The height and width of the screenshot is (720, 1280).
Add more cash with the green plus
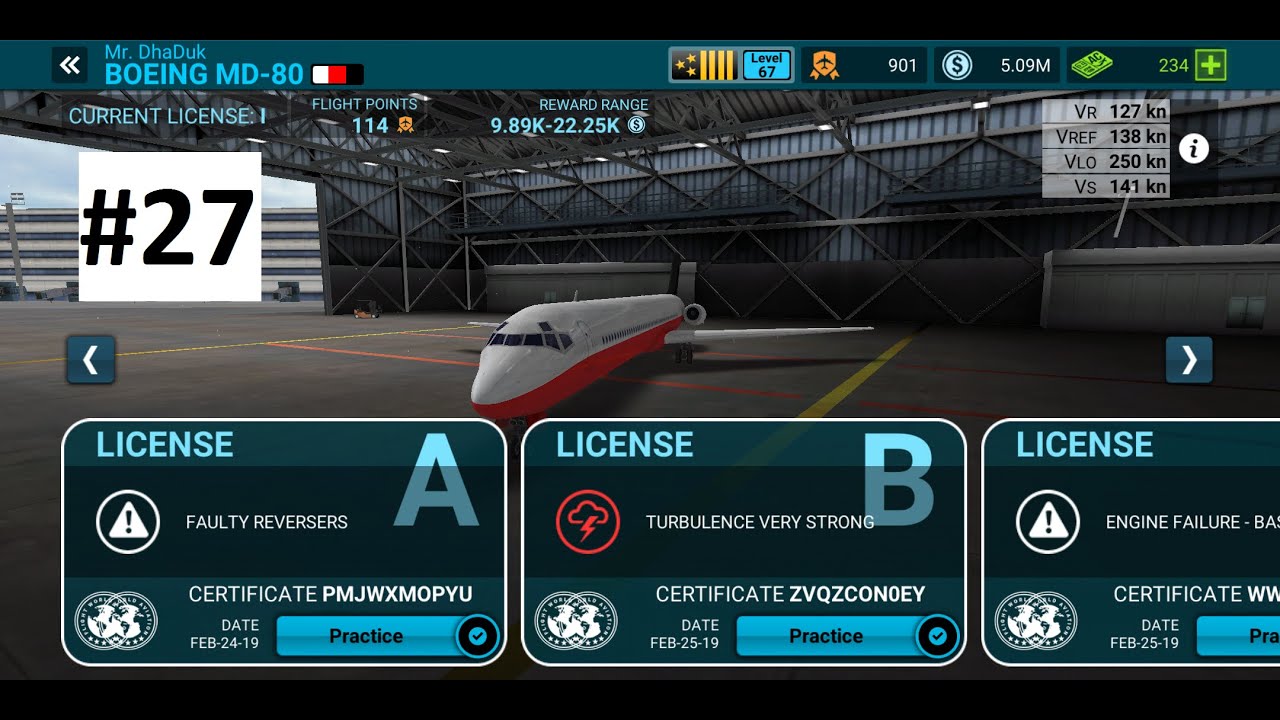[x=1211, y=66]
